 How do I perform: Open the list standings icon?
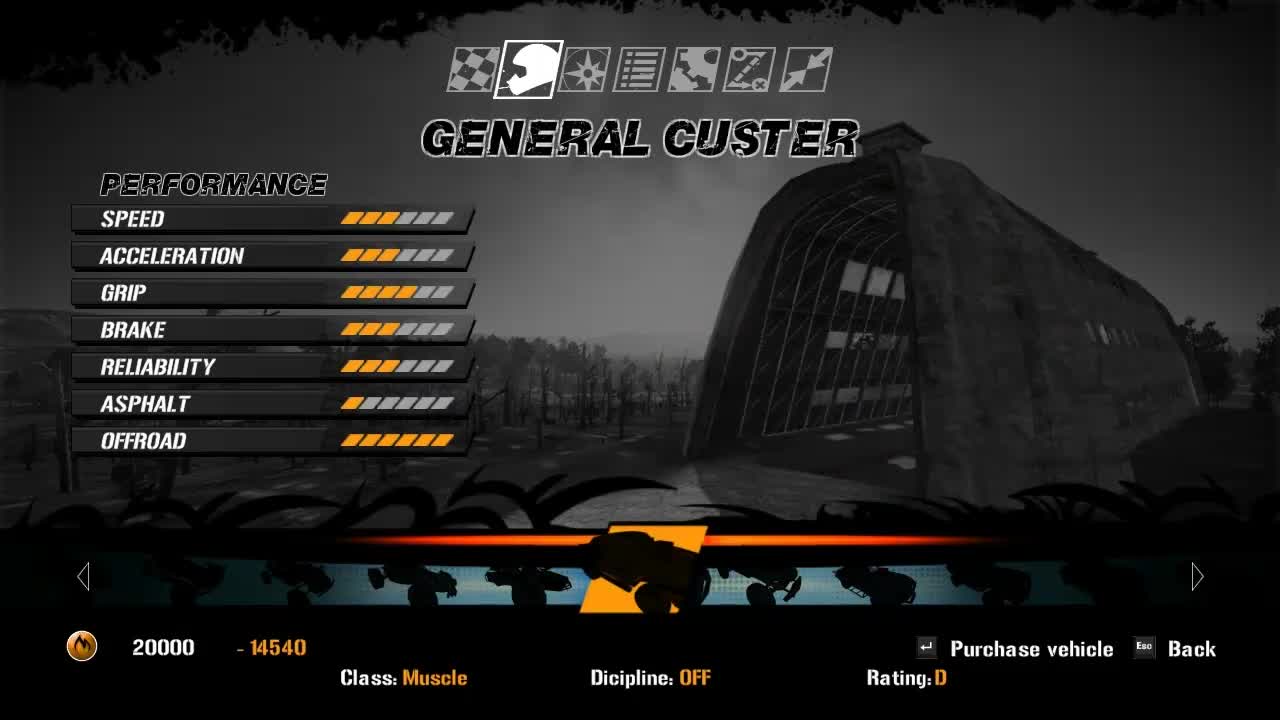(x=639, y=70)
